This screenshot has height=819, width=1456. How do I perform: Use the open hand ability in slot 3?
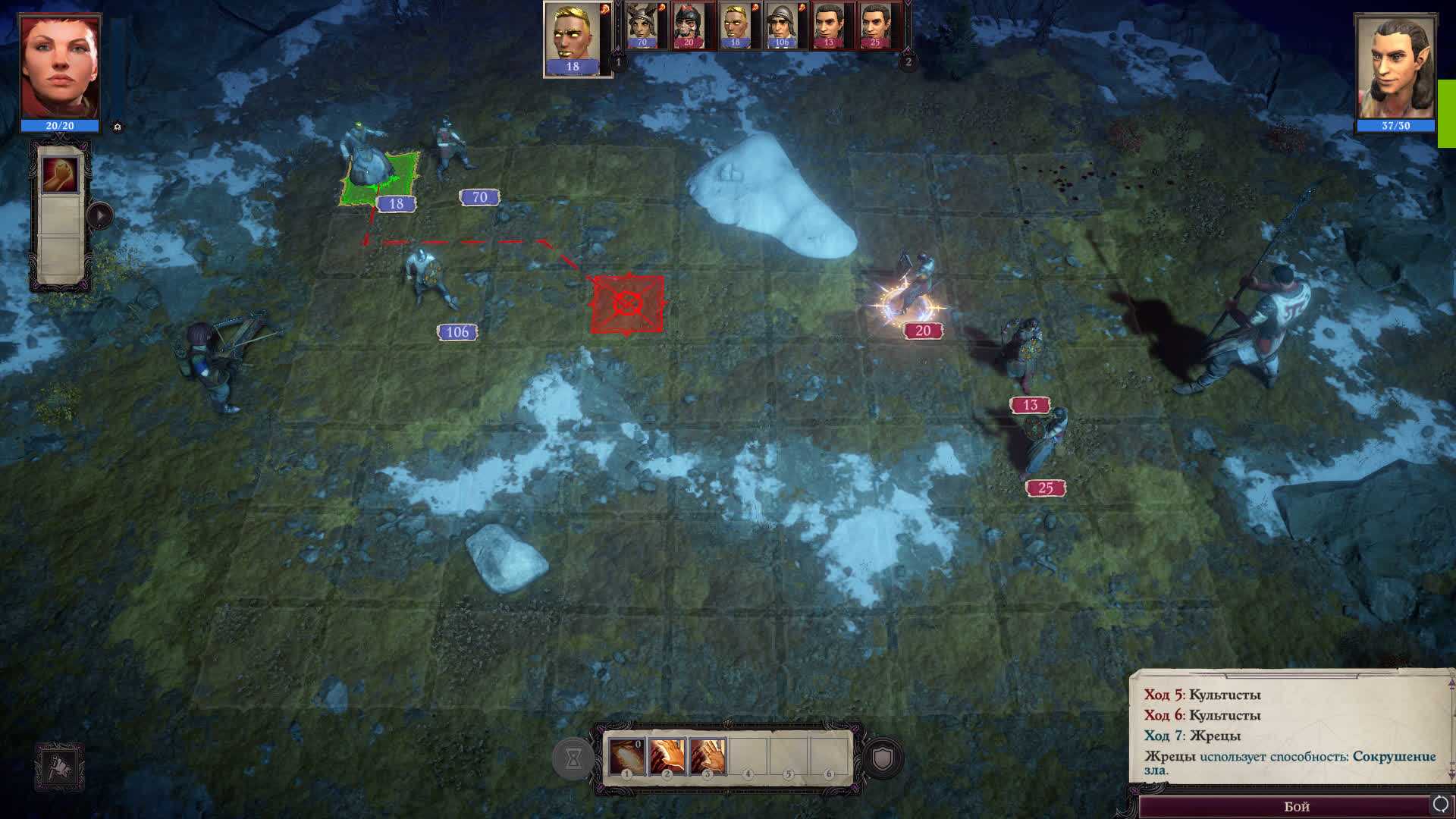(708, 756)
